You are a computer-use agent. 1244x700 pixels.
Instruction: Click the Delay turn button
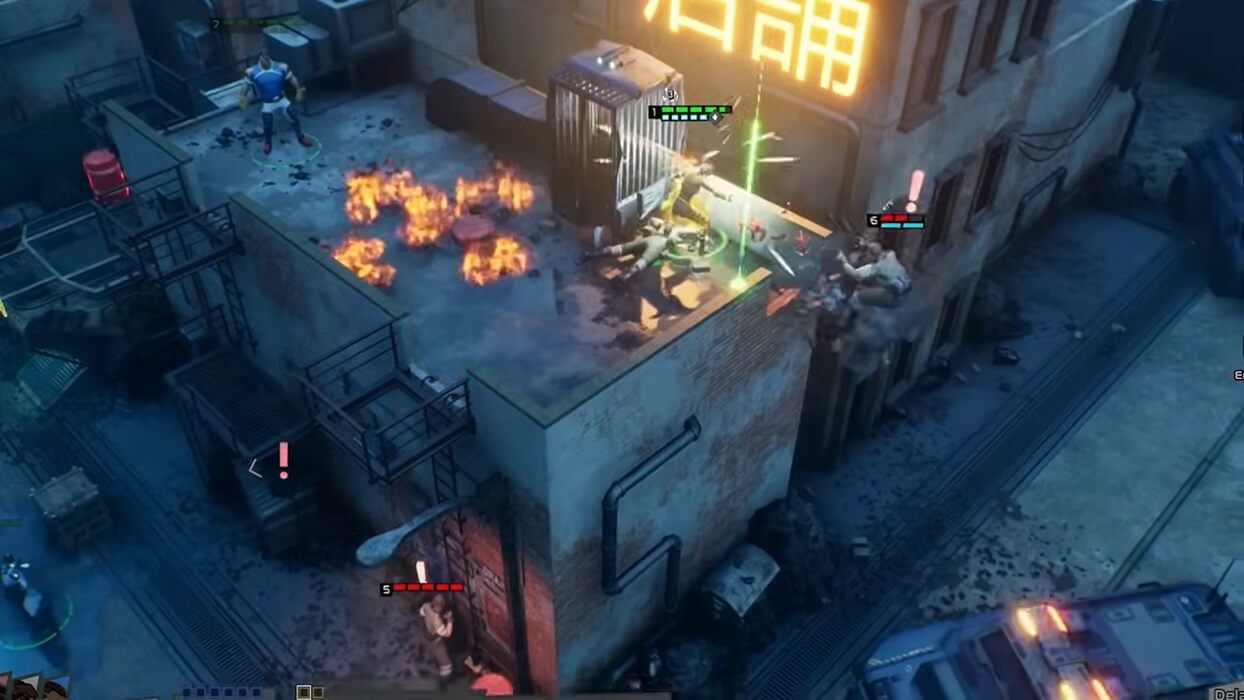click(1228, 693)
